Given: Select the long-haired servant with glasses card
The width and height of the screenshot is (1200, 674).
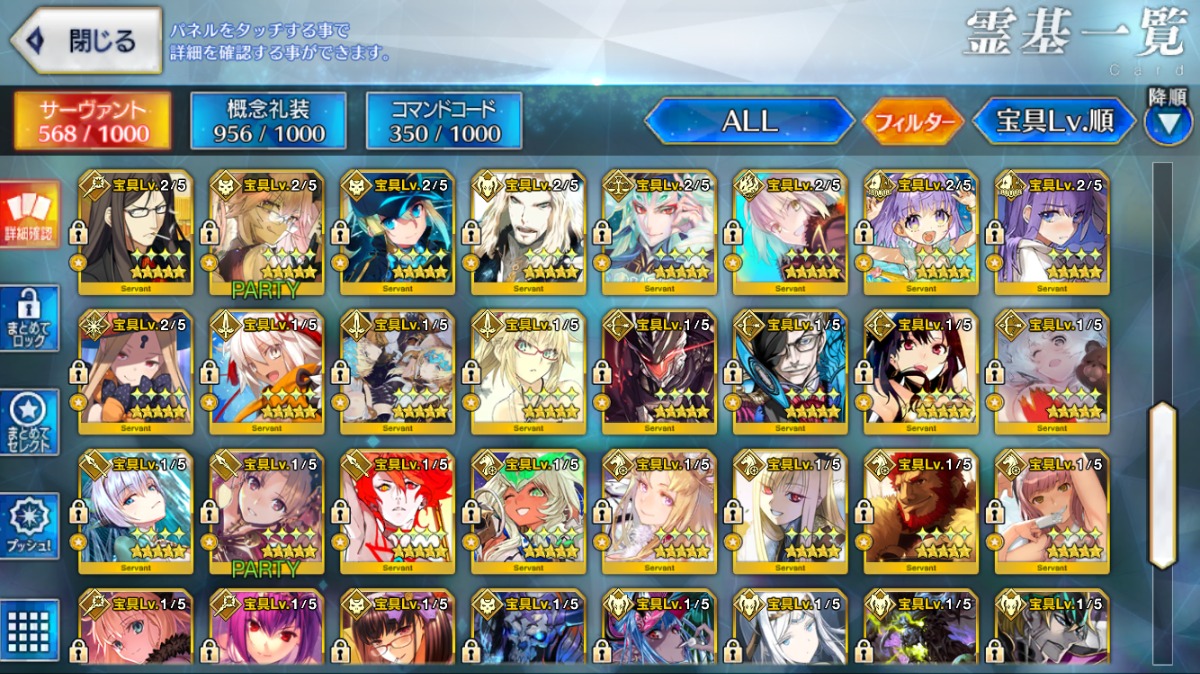Looking at the screenshot, I should click(134, 233).
